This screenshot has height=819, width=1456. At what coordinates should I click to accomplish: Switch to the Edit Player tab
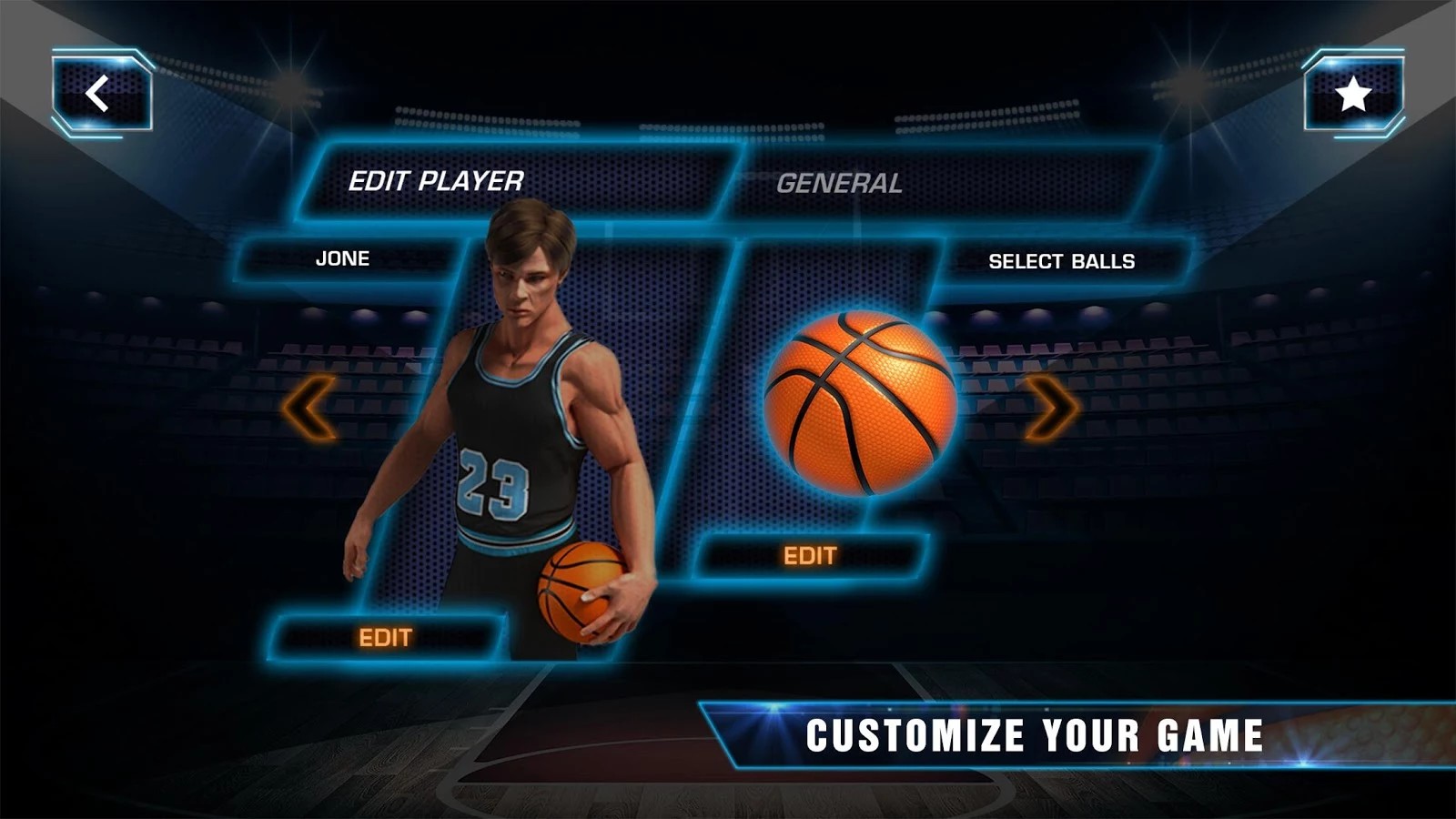436,181
